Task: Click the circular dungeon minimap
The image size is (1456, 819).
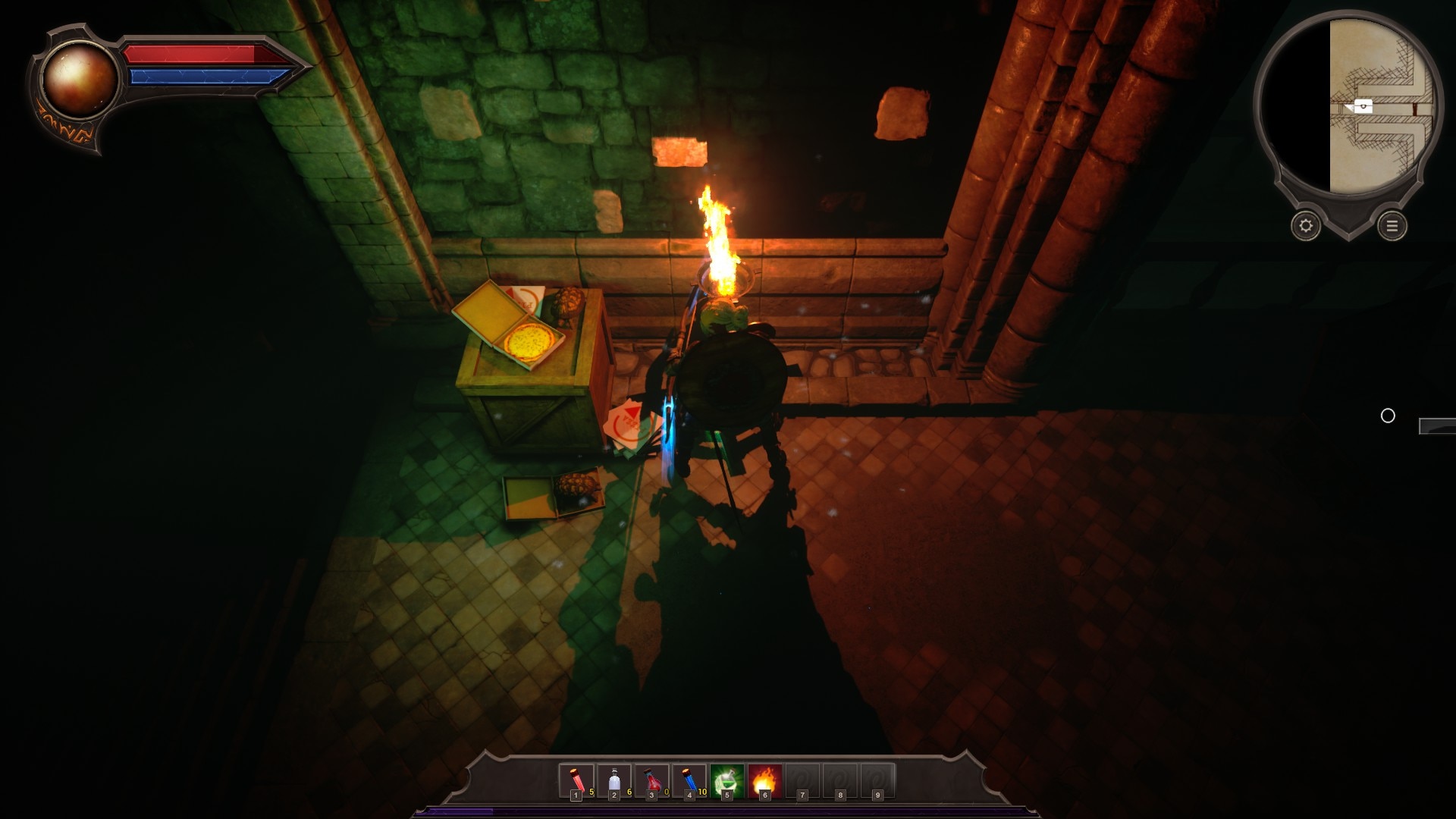Action: coord(1348,106)
